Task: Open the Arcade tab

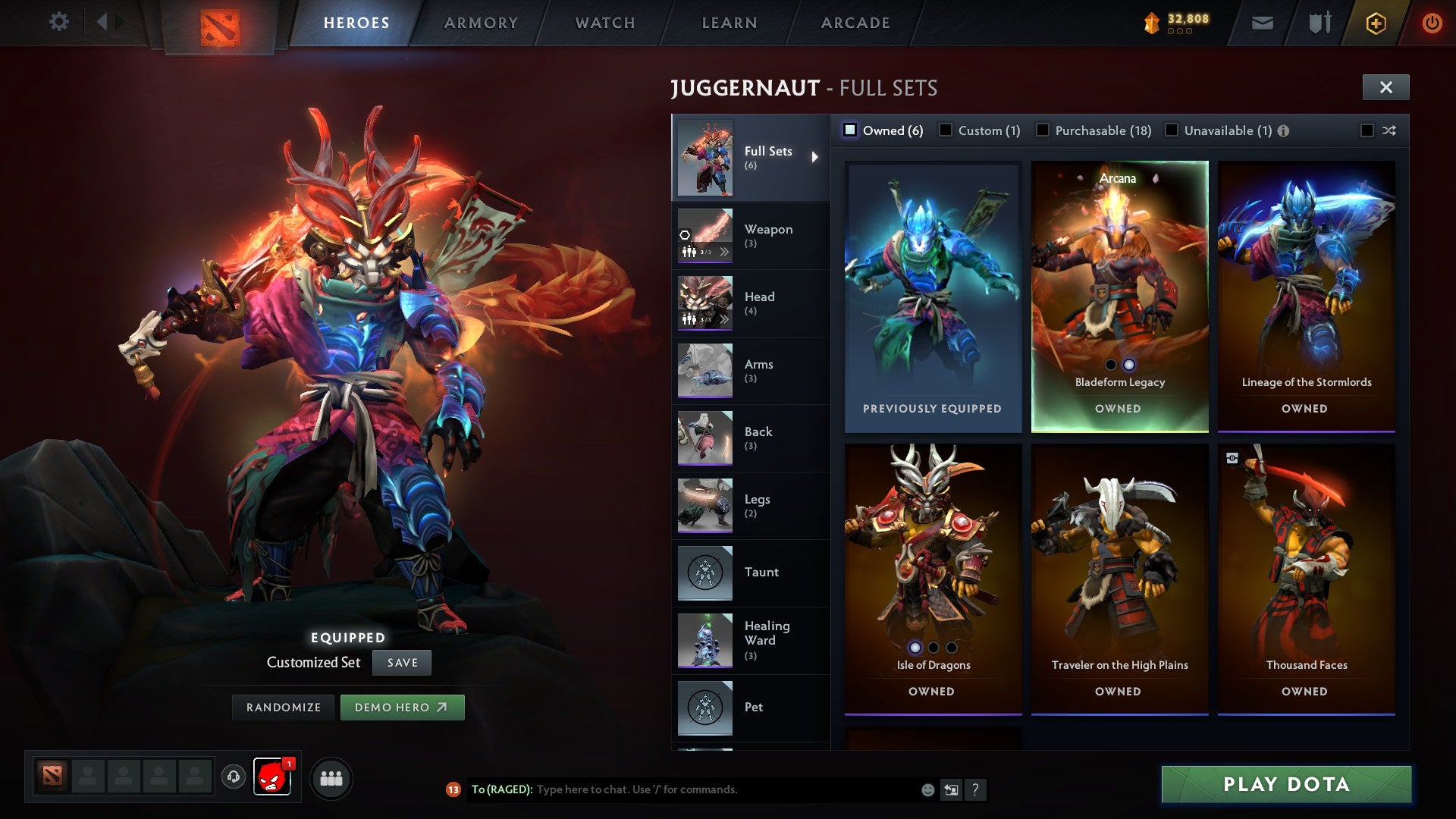Action: point(855,23)
